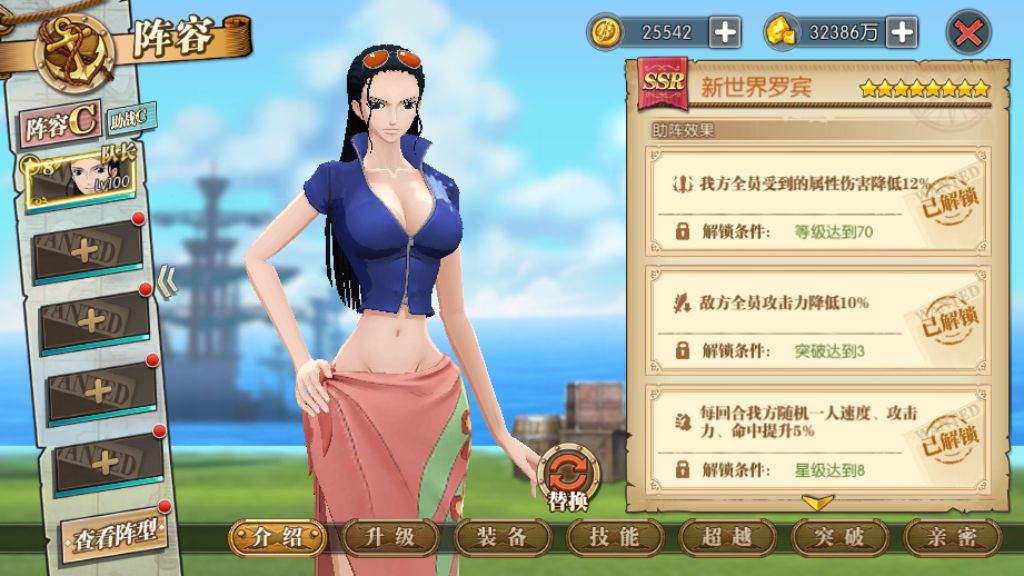Select the captain Robin portrait slot

pos(82,181)
